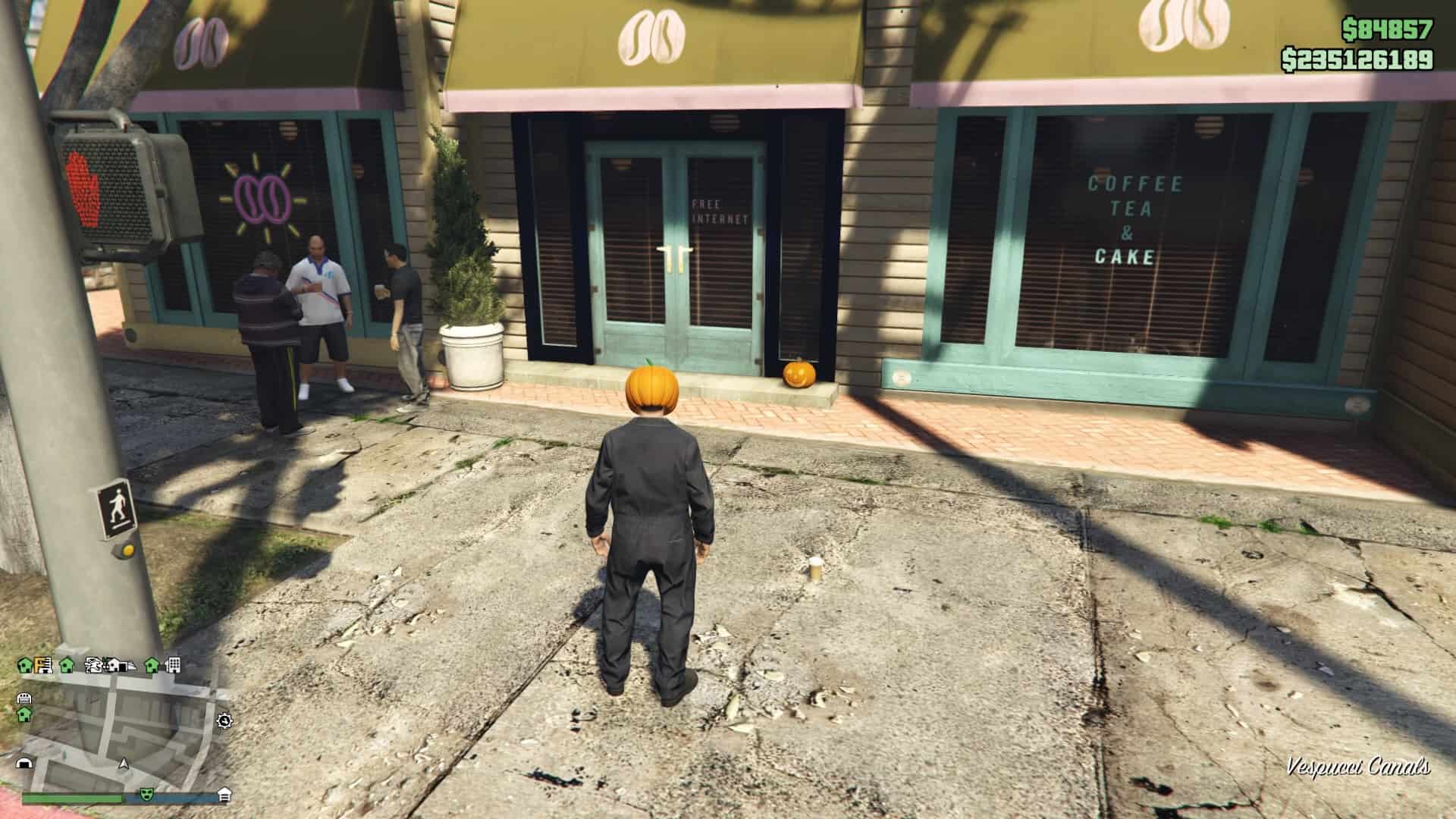This screenshot has height=819, width=1456.
Task: Select the white garage door icon left of minimap
Action: [x=24, y=698]
